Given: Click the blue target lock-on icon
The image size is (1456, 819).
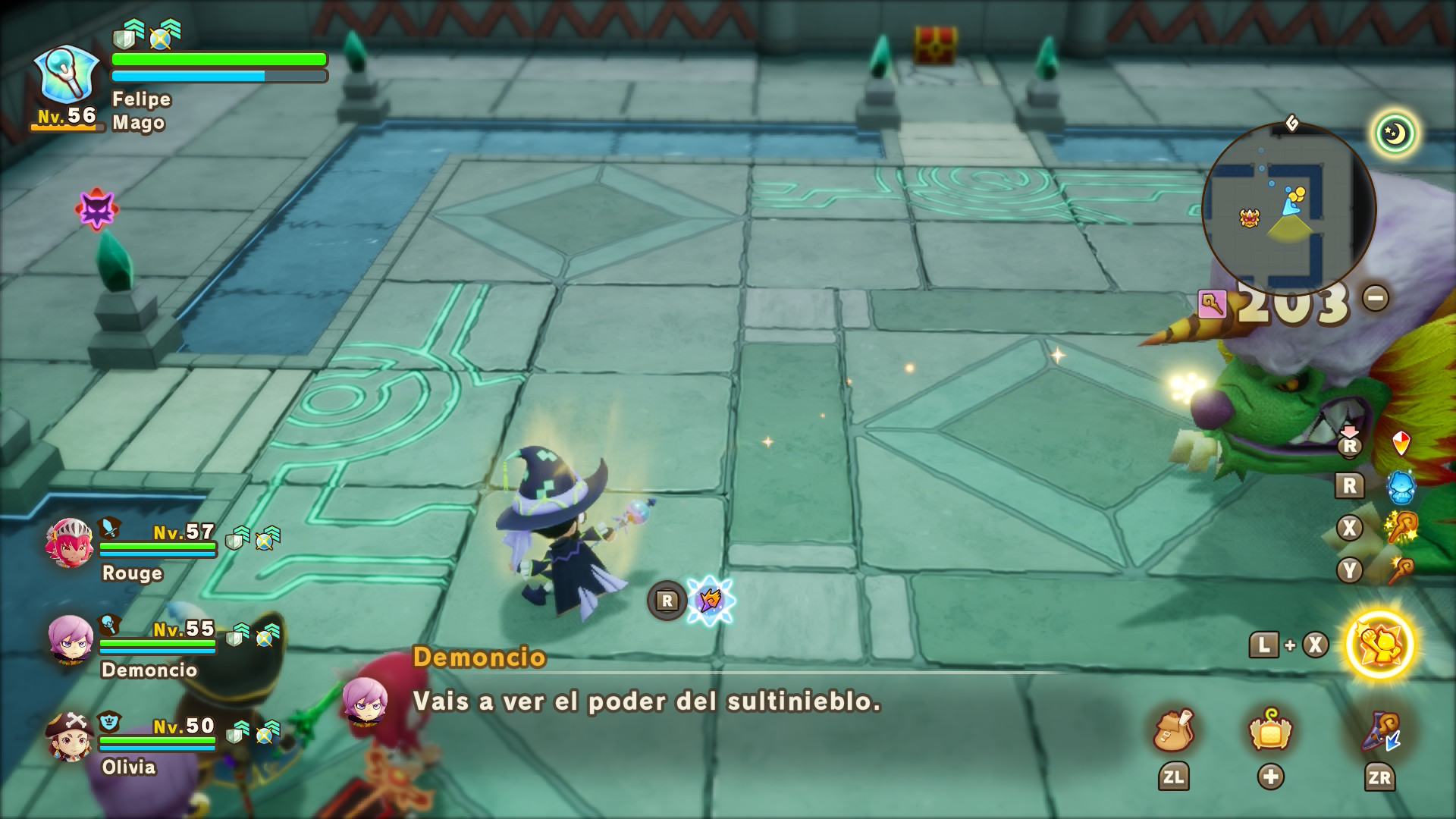Looking at the screenshot, I should [x=710, y=601].
